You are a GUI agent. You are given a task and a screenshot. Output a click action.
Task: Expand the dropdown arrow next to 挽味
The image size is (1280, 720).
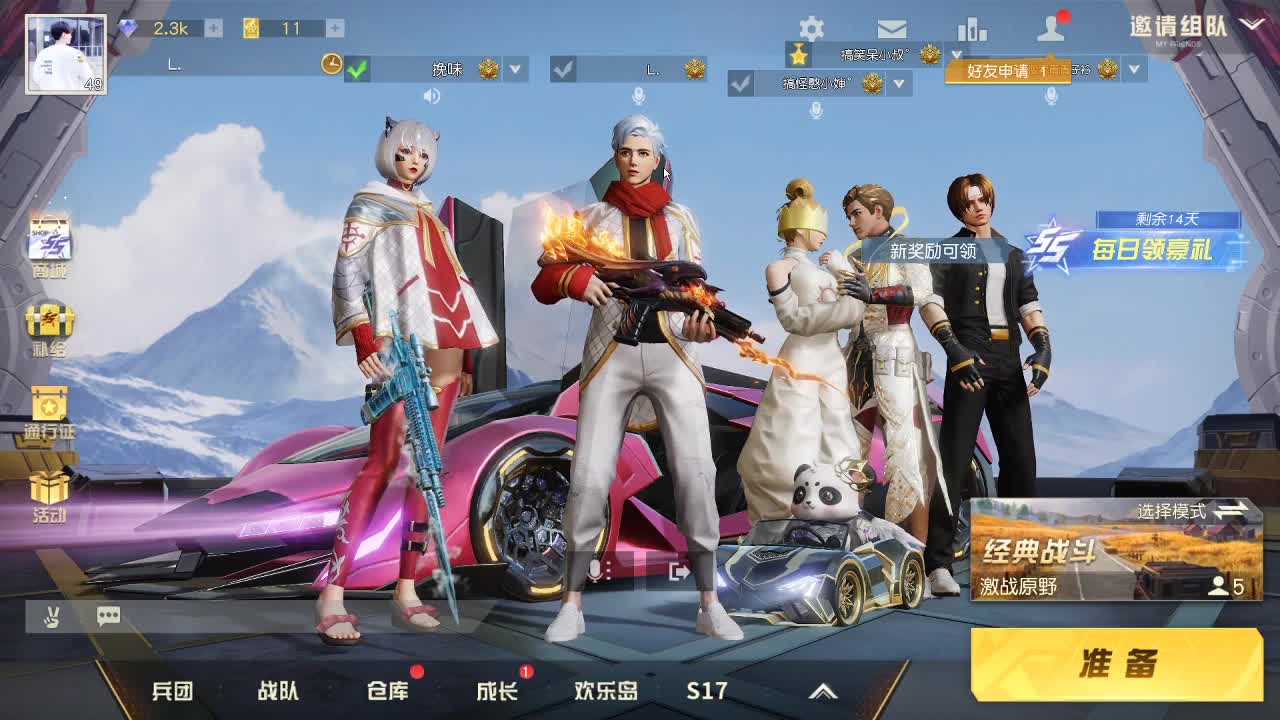(x=514, y=70)
